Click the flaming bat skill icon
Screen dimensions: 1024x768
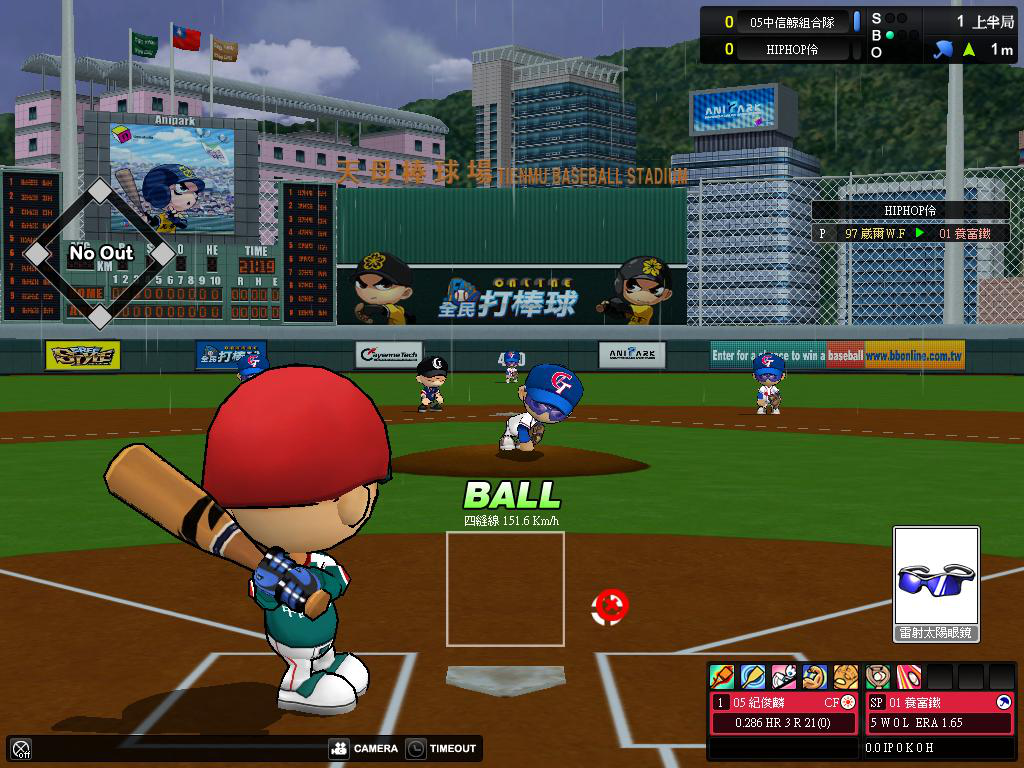coord(722,677)
